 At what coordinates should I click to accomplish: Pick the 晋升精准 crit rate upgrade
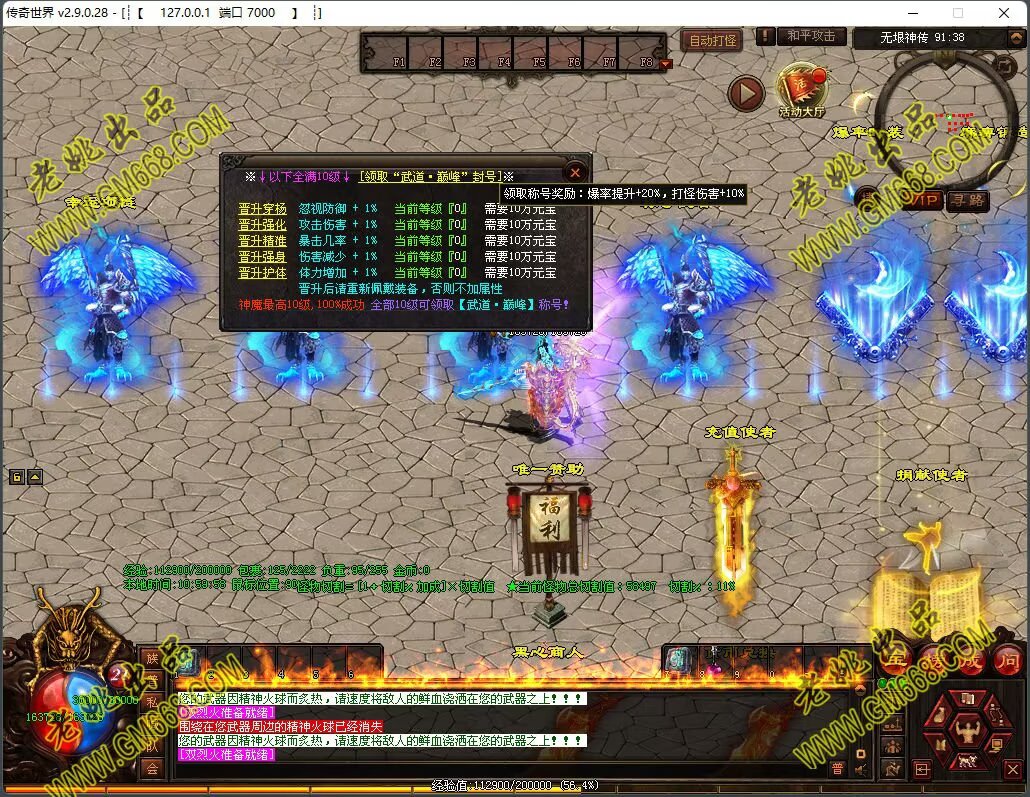(262, 241)
